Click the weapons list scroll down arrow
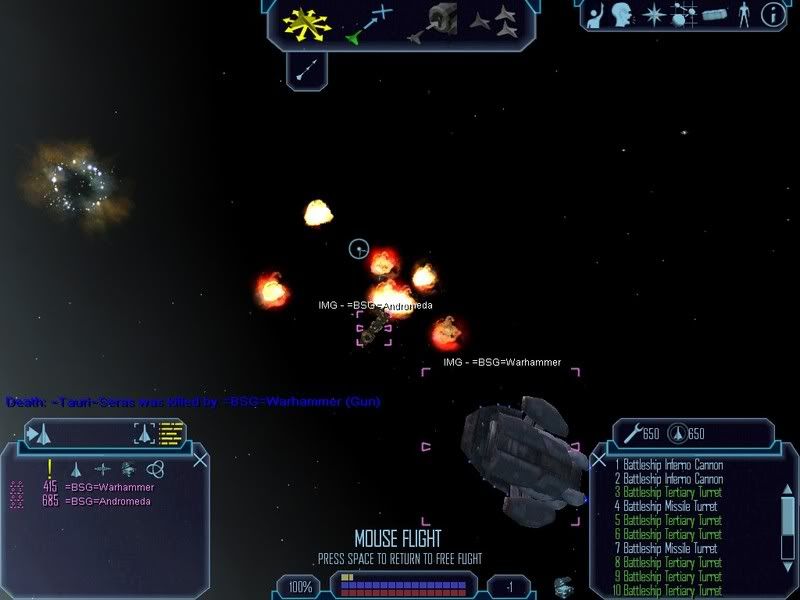The image size is (800, 600). [787, 565]
